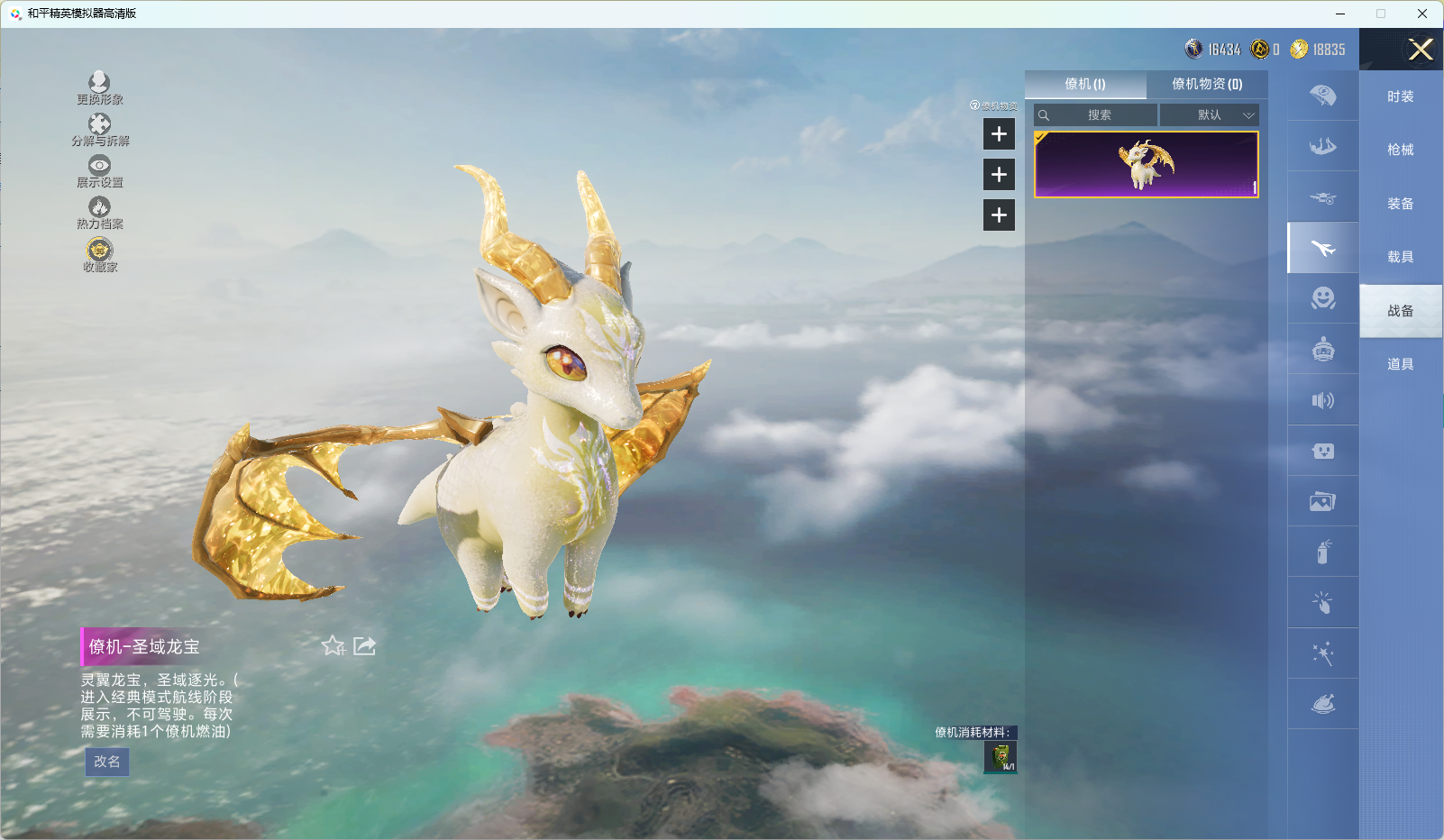Choose the 道具 category
Viewport: 1444px width, 840px height.
1400,364
